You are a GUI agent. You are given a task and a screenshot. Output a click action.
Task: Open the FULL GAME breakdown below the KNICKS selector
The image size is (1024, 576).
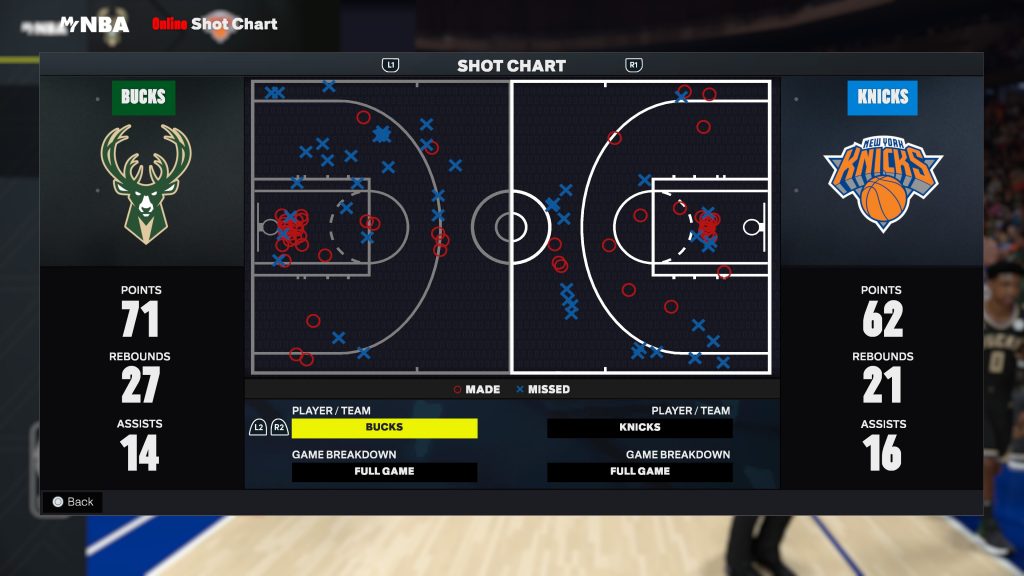(x=640, y=472)
